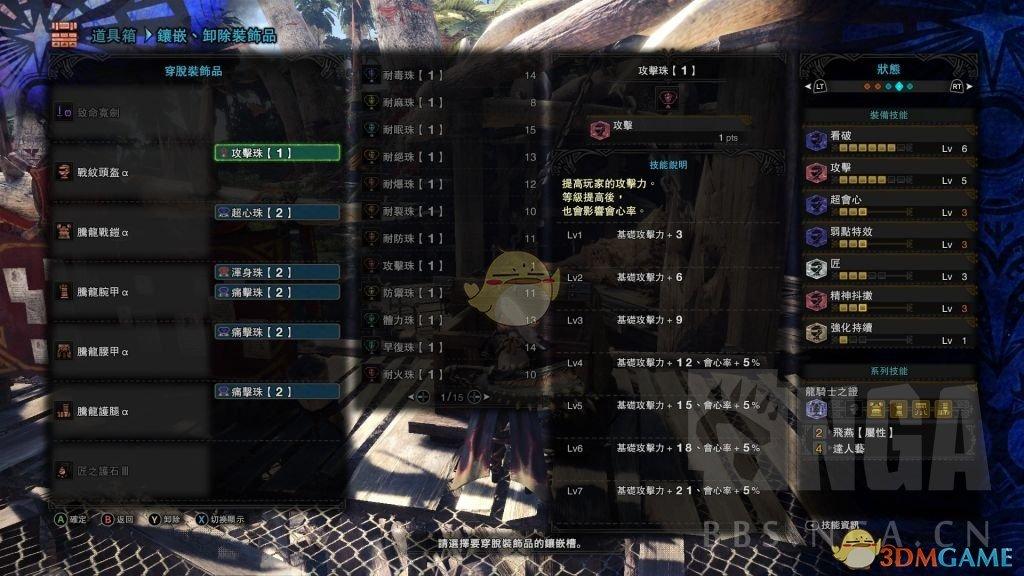The height and width of the screenshot is (576, 1024).
Task: Choose the 匠之護石III charm row
Action: (130, 469)
